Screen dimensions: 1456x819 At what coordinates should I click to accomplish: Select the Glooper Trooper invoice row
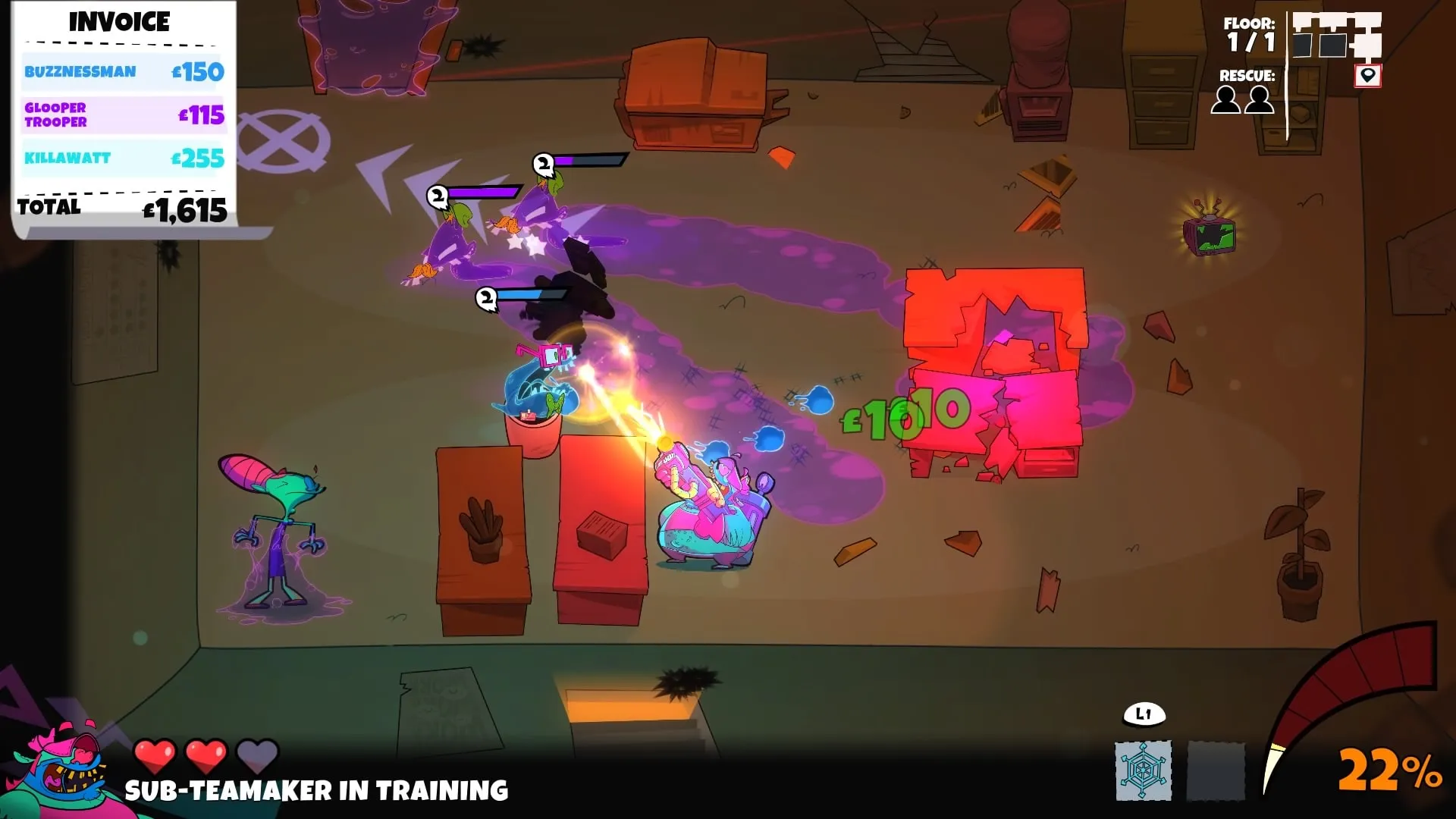pos(124,115)
